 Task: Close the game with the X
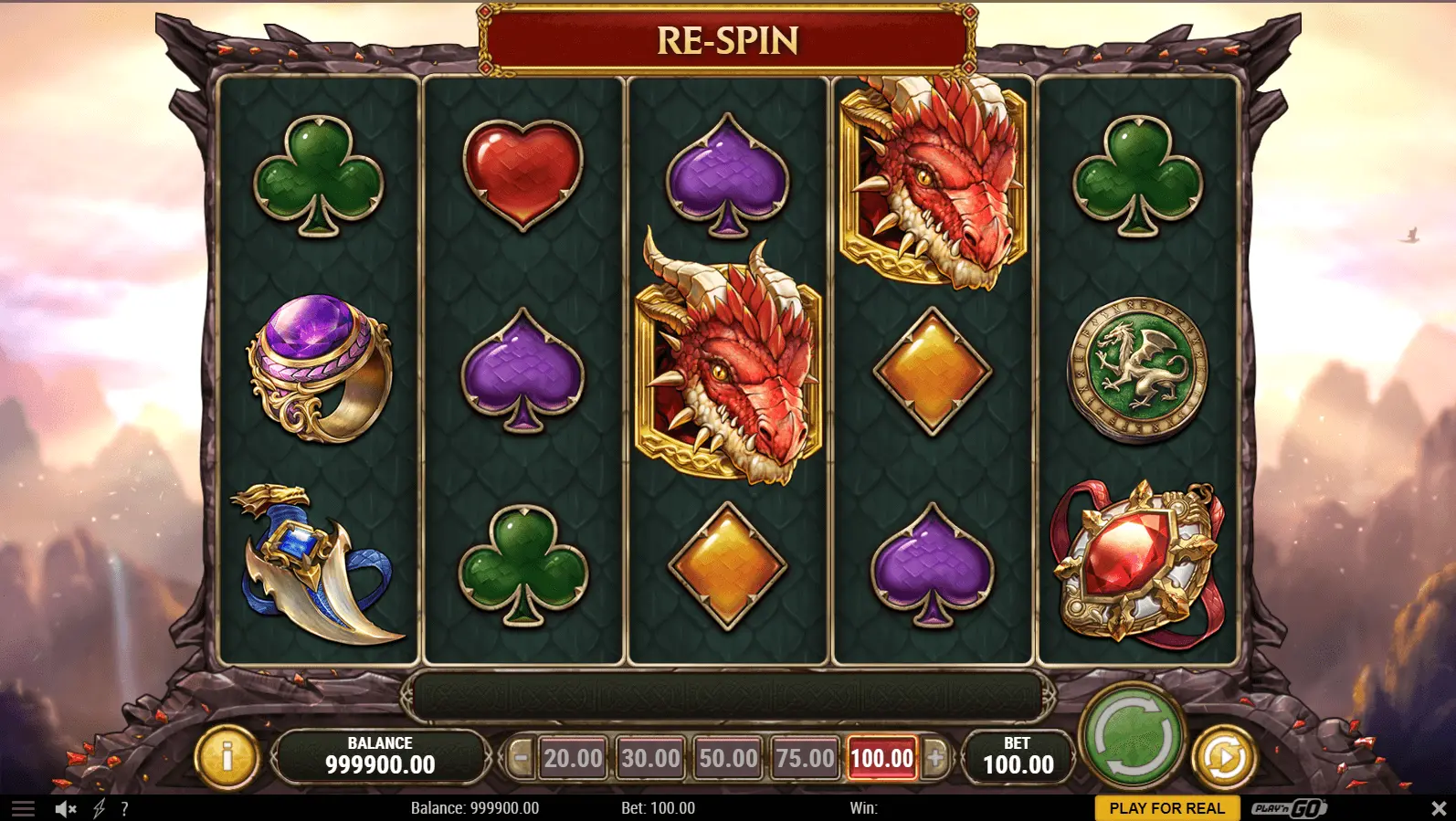point(1439,808)
